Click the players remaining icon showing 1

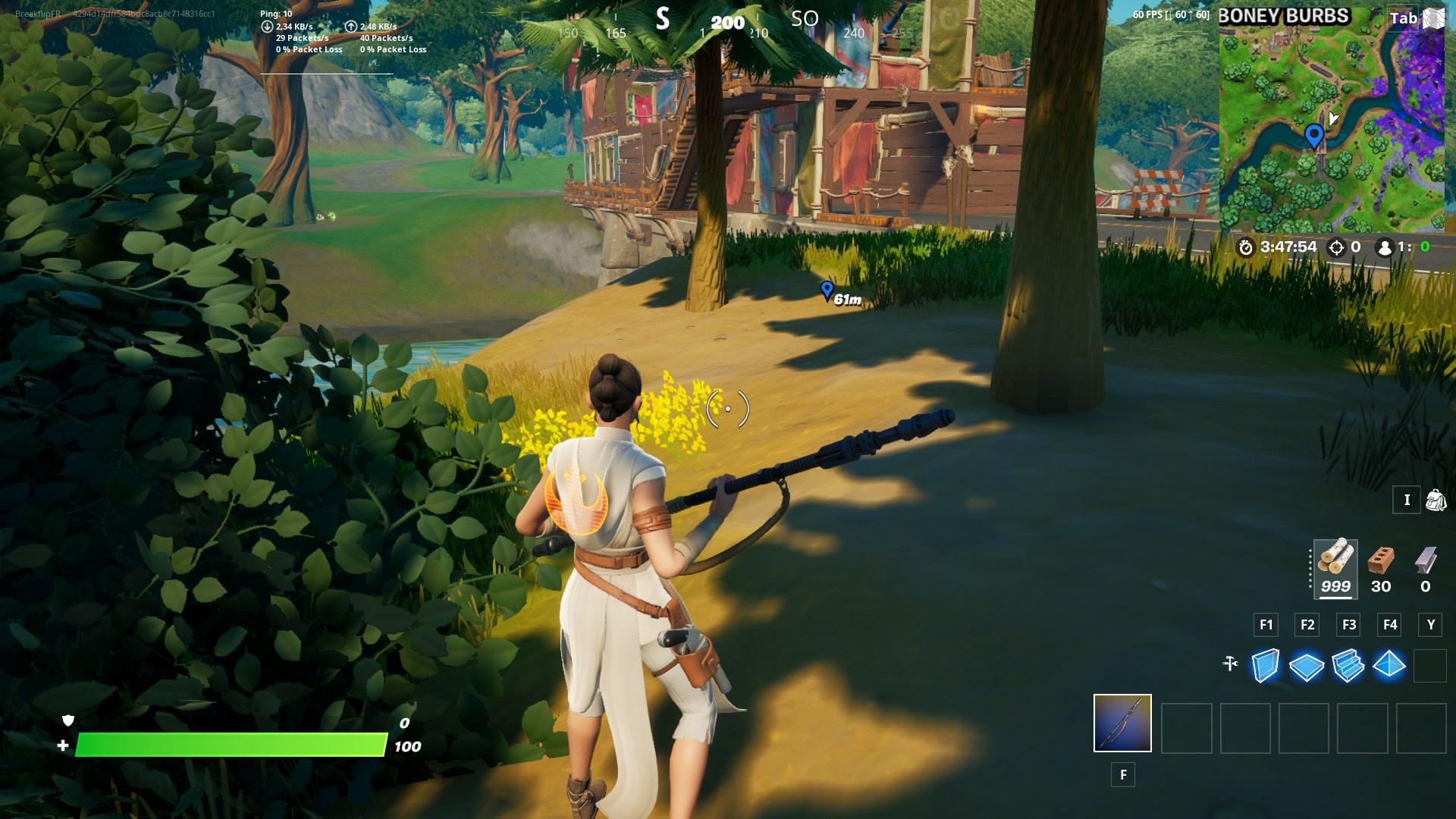coord(1385,246)
